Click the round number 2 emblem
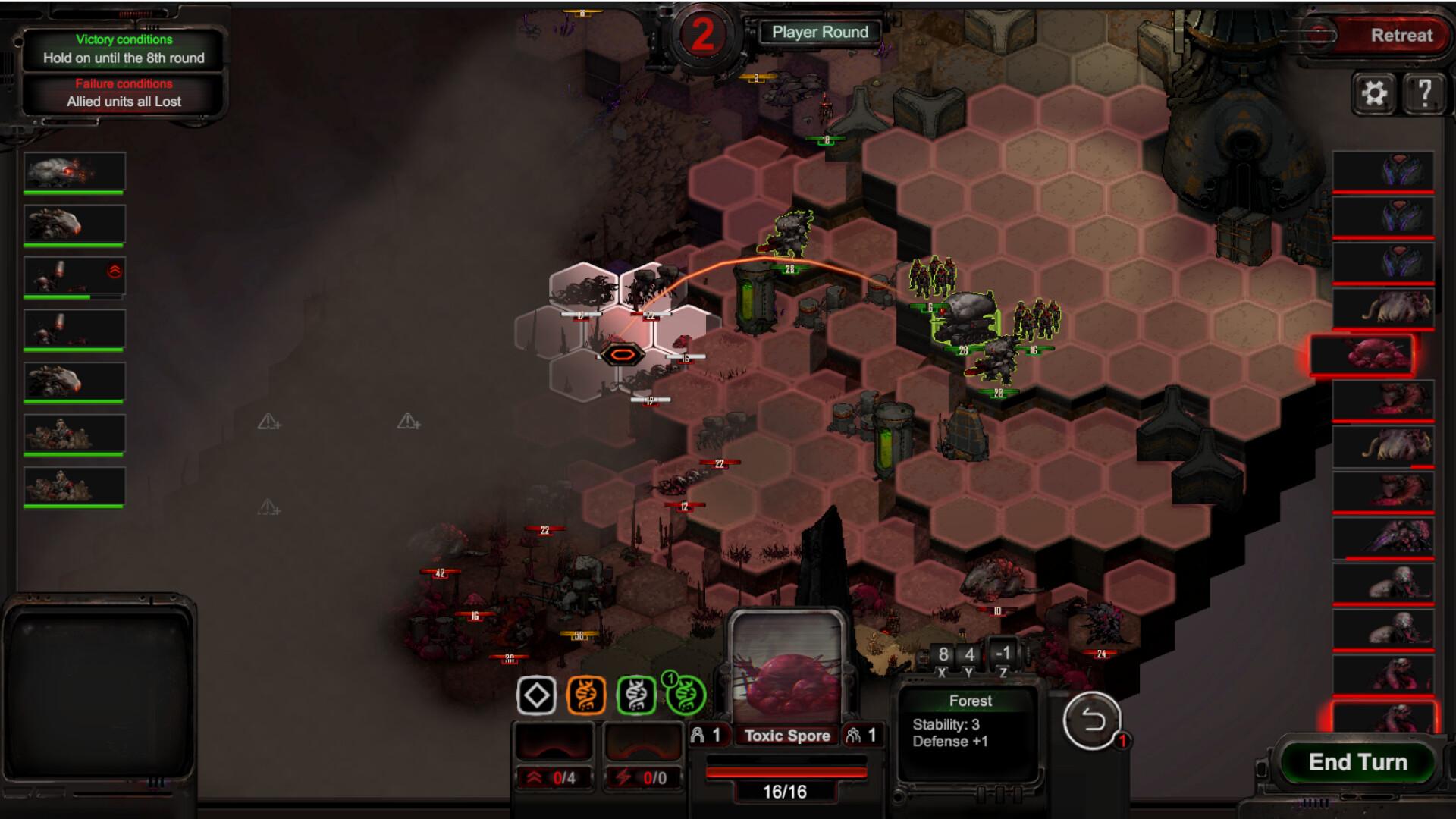This screenshot has width=1456, height=819. pos(701,32)
